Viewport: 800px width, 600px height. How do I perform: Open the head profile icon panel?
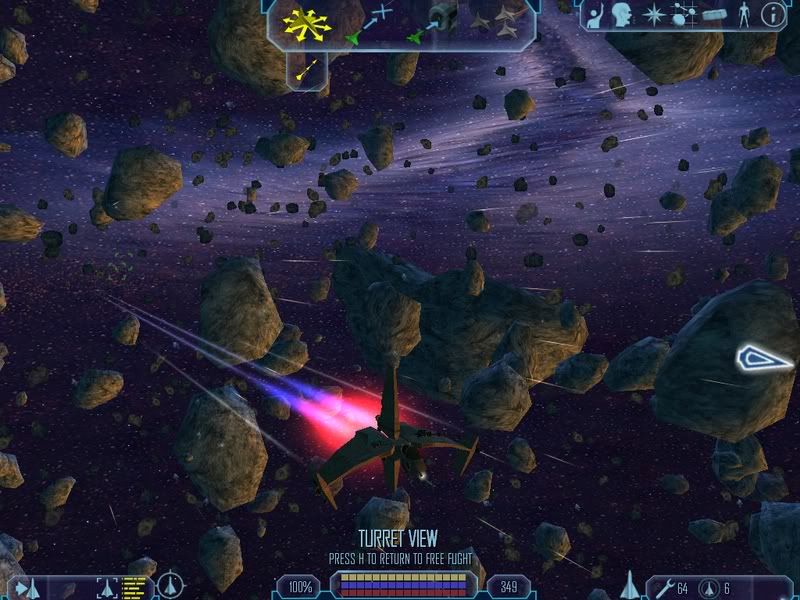[x=622, y=14]
